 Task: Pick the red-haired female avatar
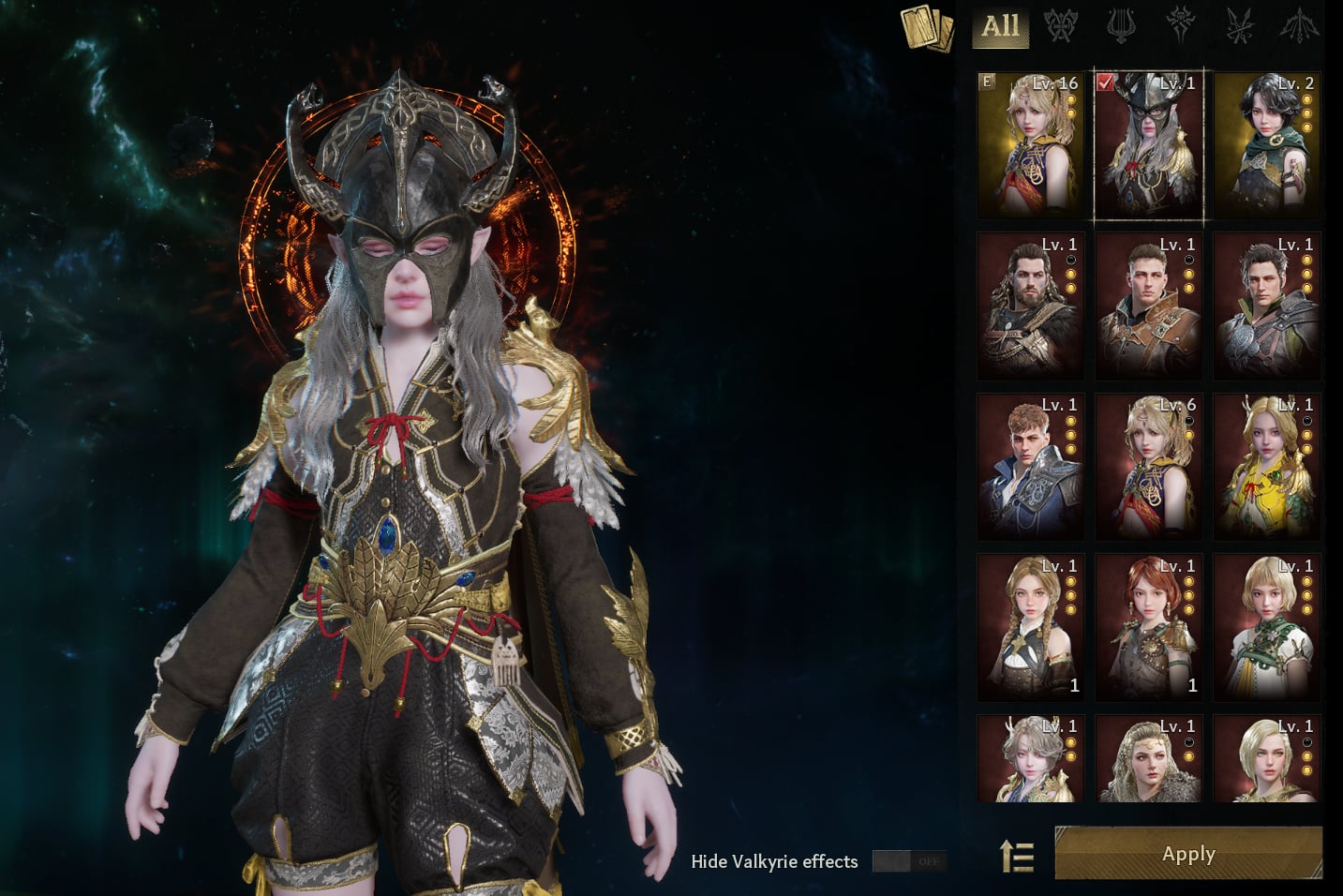tap(1149, 627)
